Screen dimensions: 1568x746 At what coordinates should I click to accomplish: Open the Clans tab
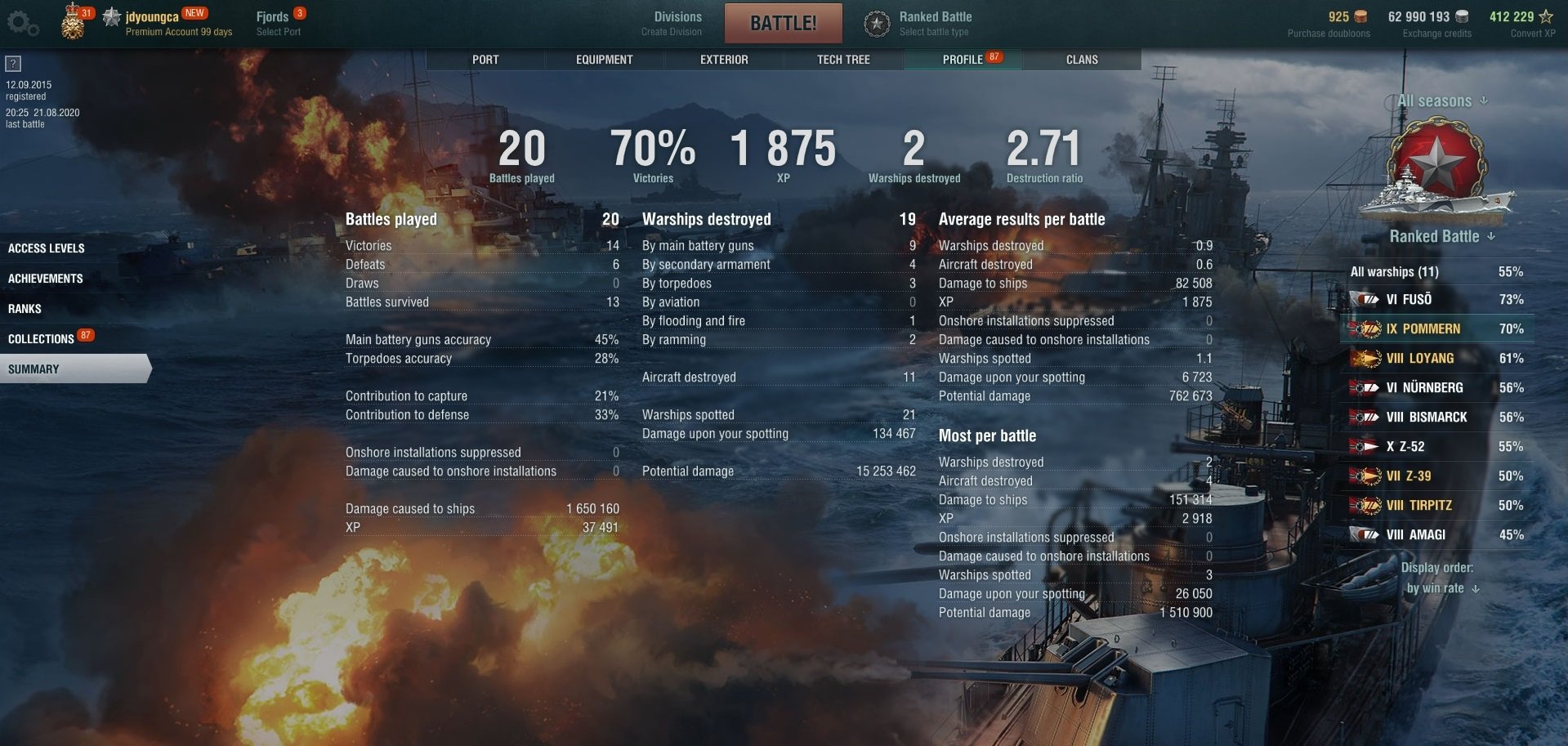(x=1082, y=60)
